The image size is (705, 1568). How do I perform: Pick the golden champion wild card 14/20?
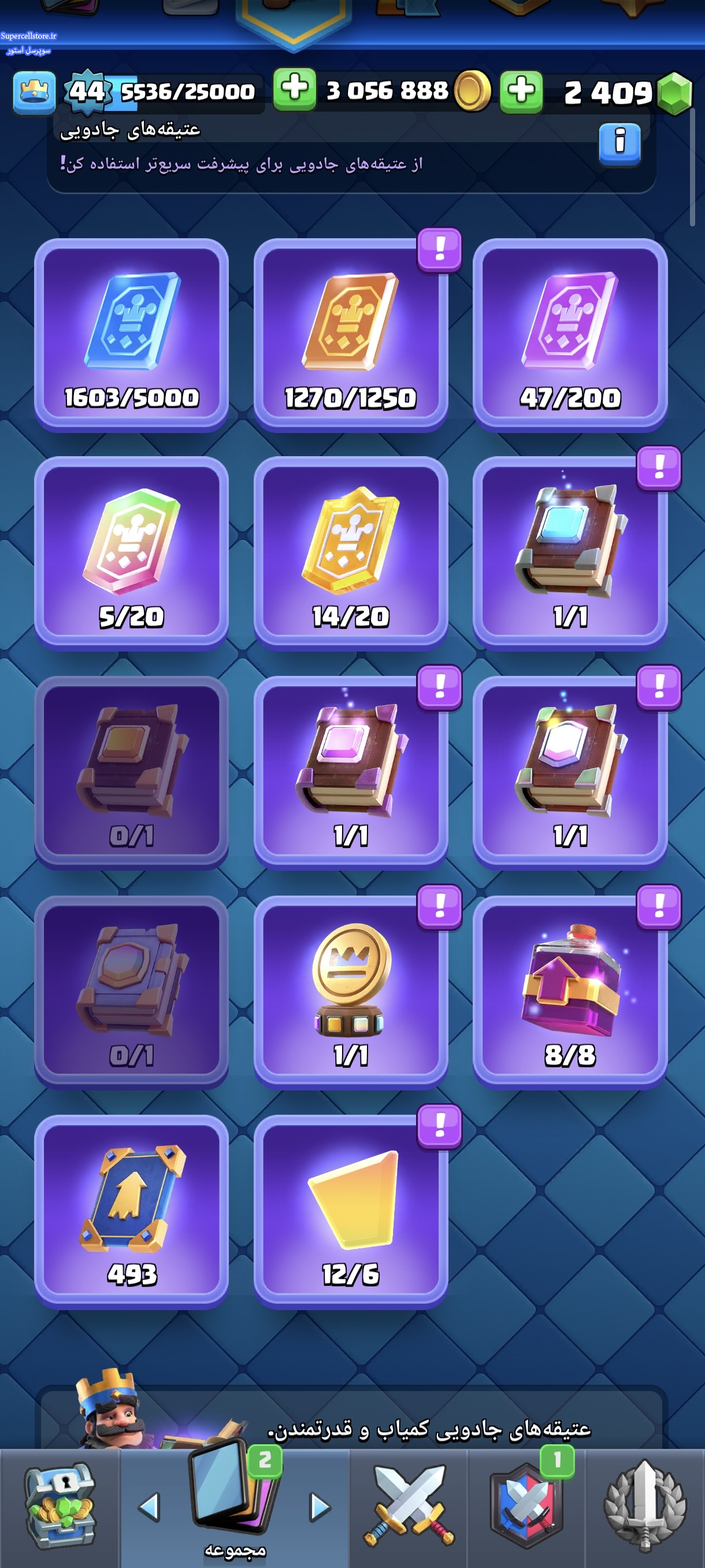(x=351, y=553)
